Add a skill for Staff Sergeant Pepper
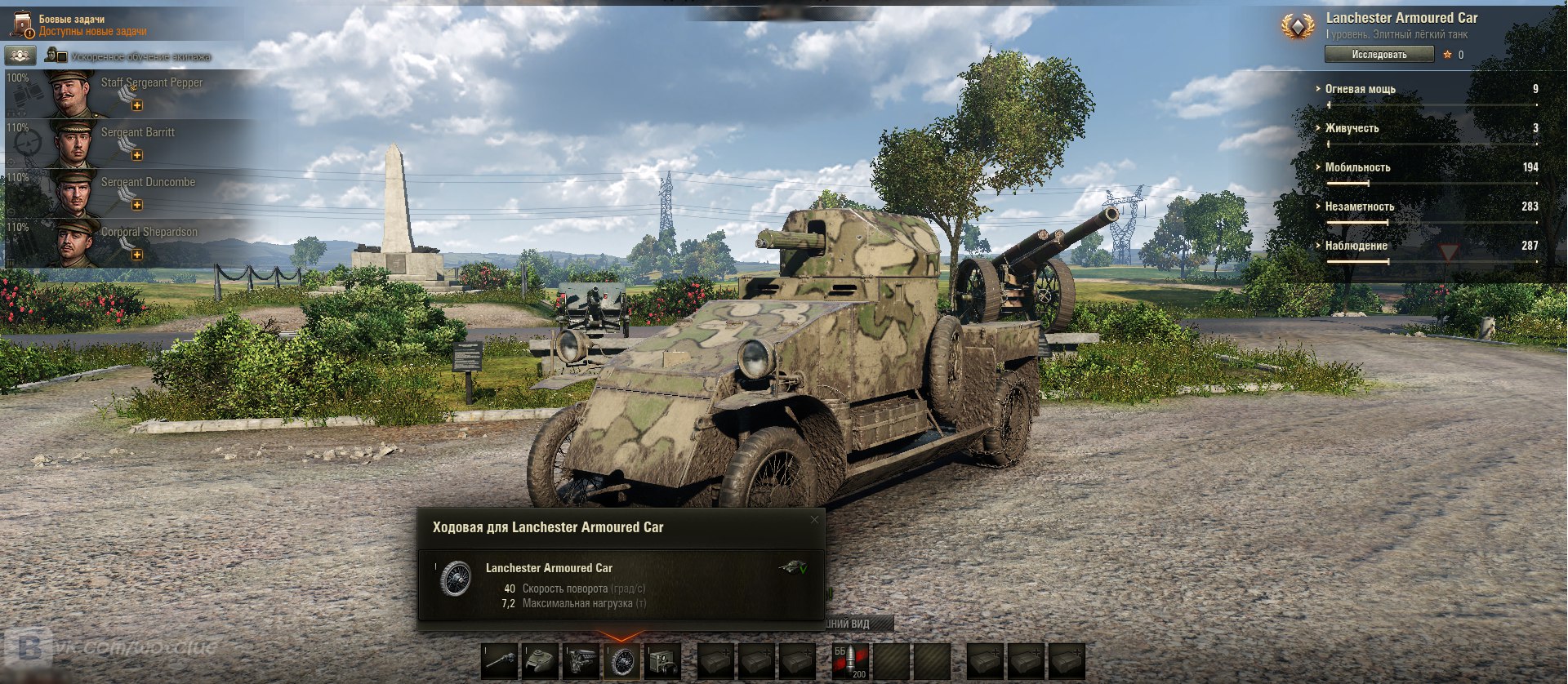 tap(137, 105)
